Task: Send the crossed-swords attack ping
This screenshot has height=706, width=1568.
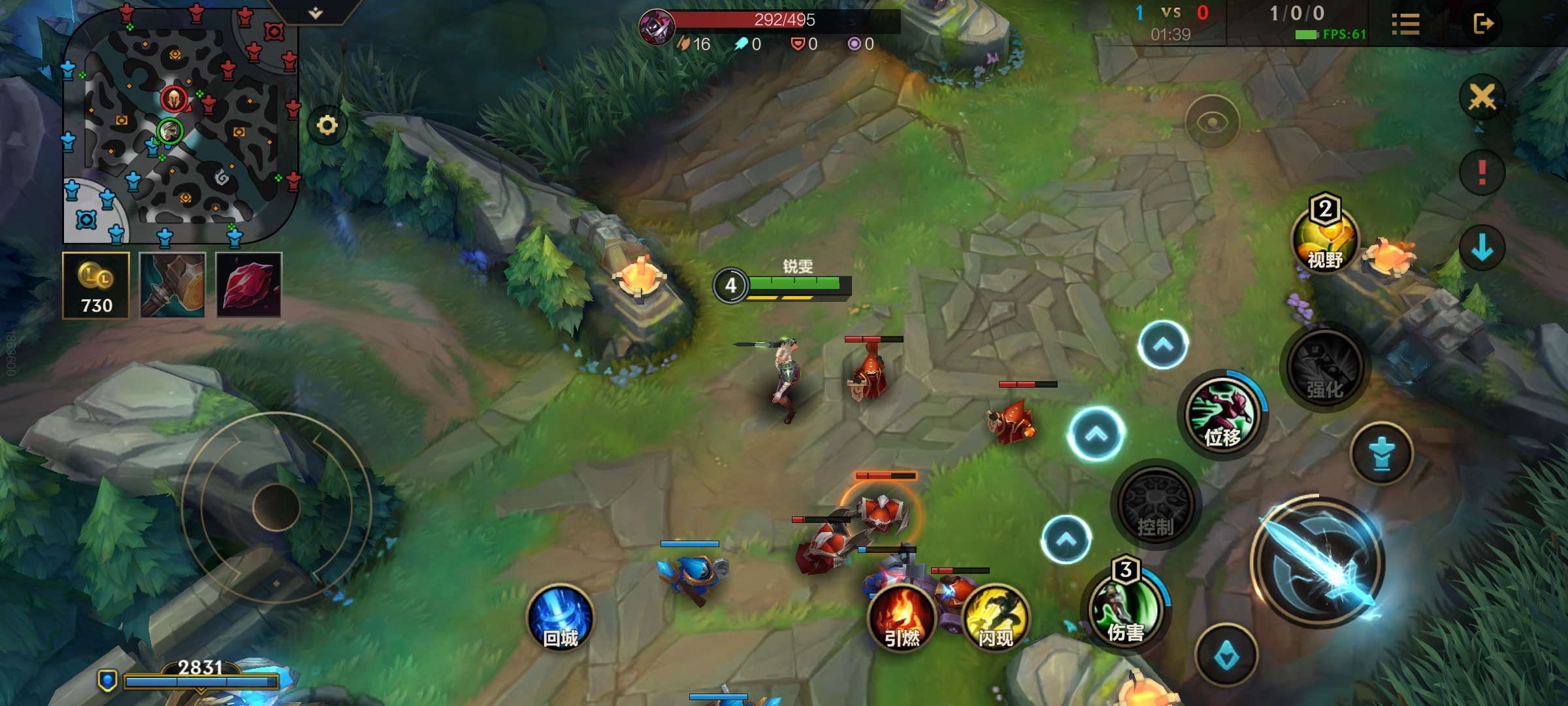Action: 1482,98
